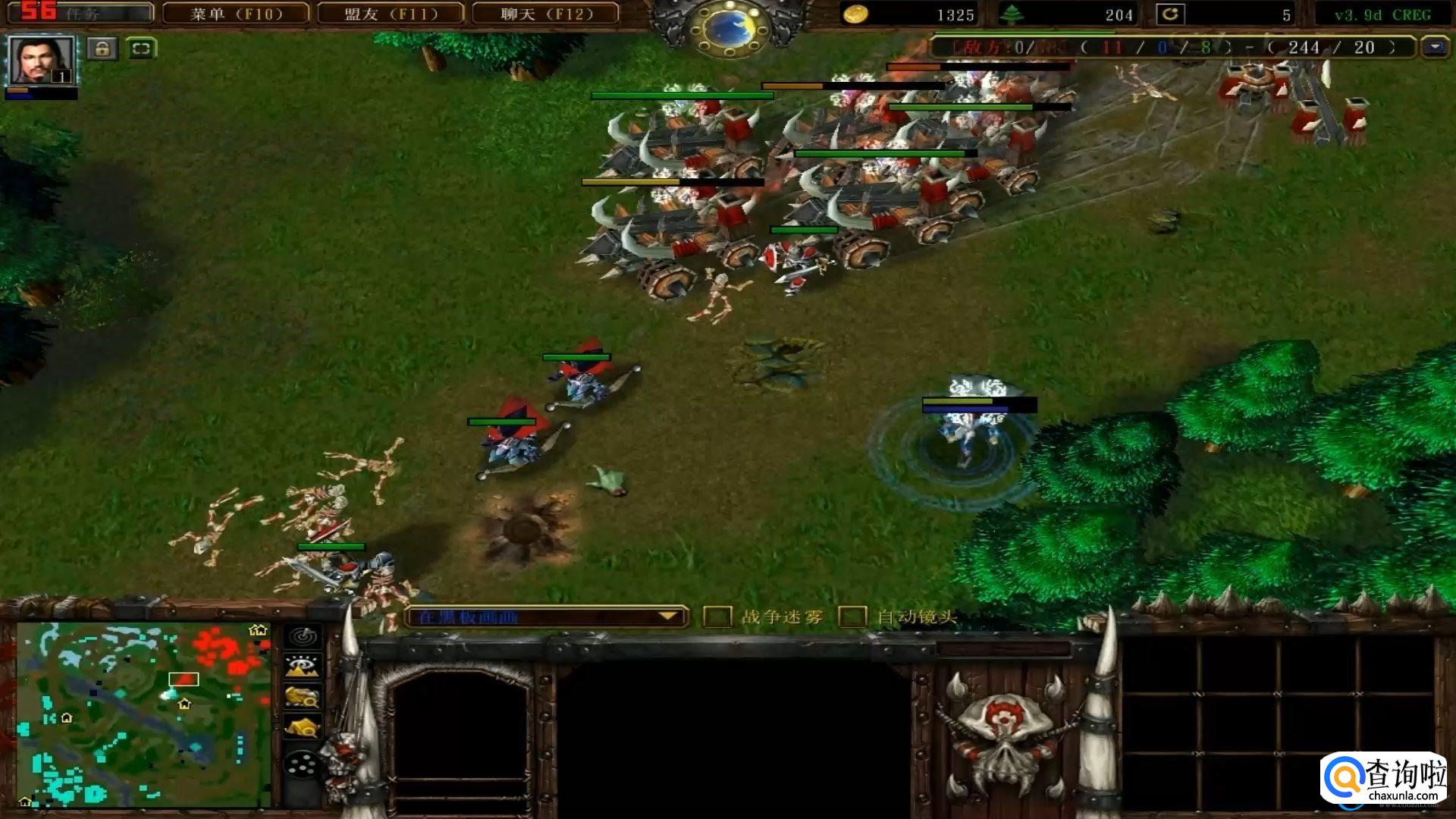Collapse the scoreboard with the arrow button
The width and height of the screenshot is (1456, 819).
tap(1434, 47)
